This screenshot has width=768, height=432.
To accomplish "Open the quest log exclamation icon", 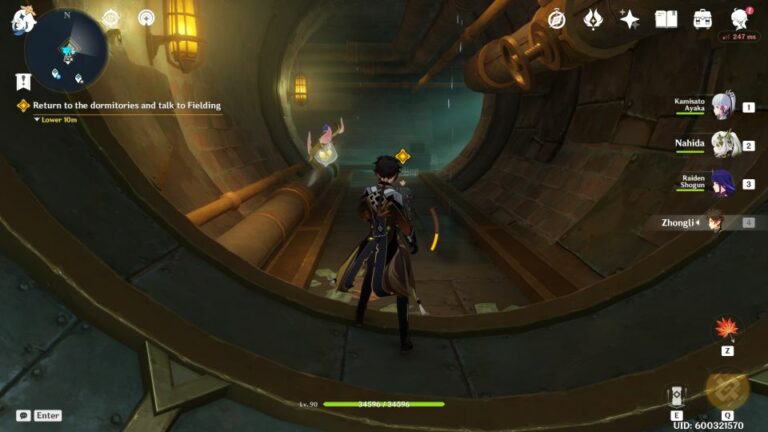I will [23, 82].
